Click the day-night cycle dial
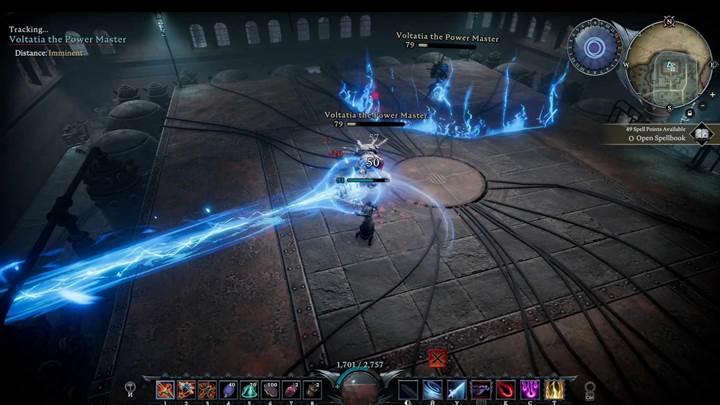This screenshot has width=720, height=405. [x=594, y=46]
